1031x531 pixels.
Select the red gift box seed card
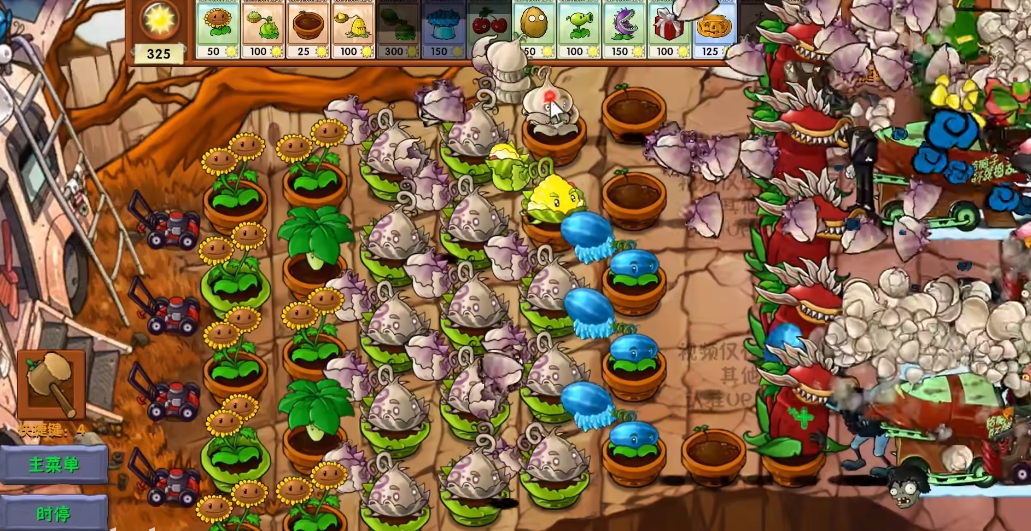point(669,29)
